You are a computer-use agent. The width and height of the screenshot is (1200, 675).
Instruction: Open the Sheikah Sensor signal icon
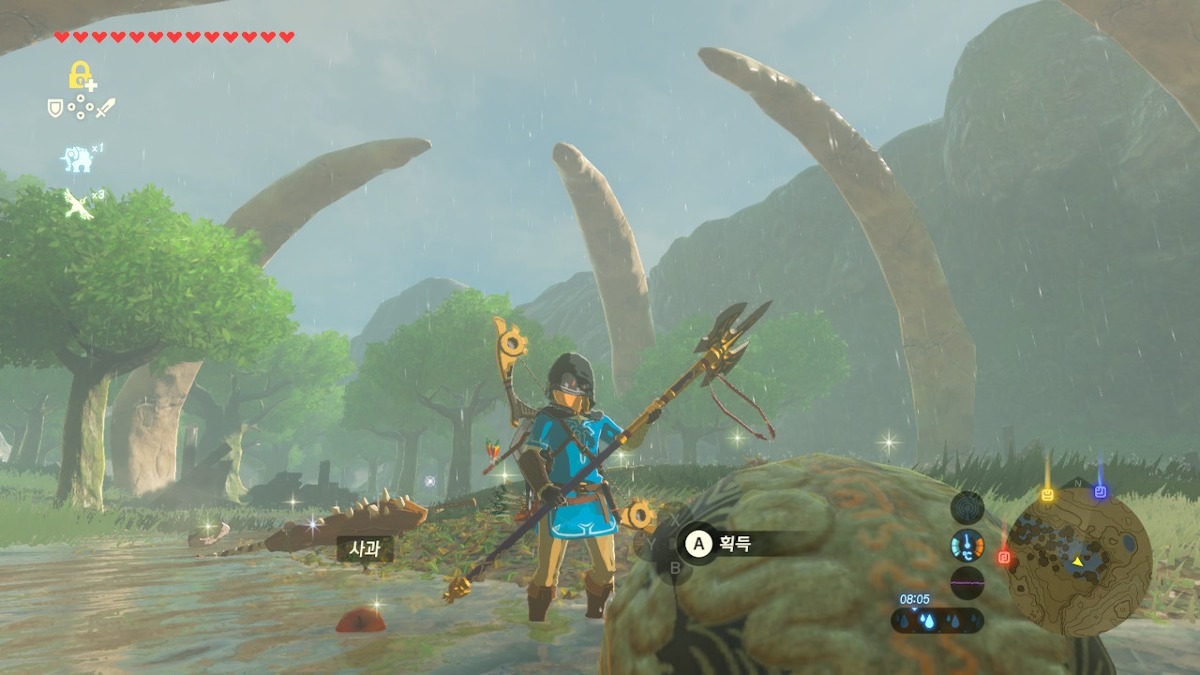click(967, 508)
